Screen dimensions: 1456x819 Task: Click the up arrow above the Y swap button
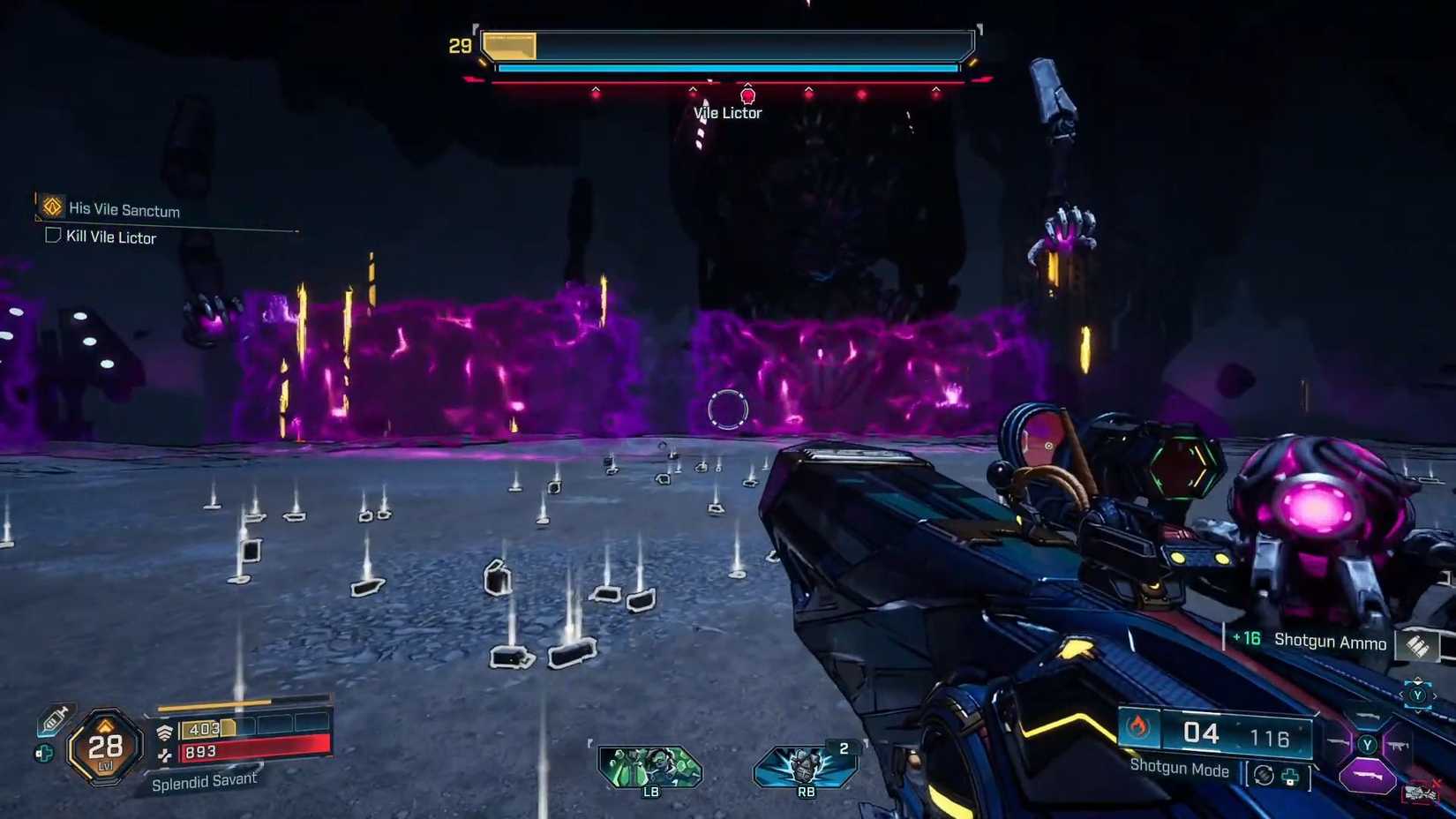[1418, 680]
